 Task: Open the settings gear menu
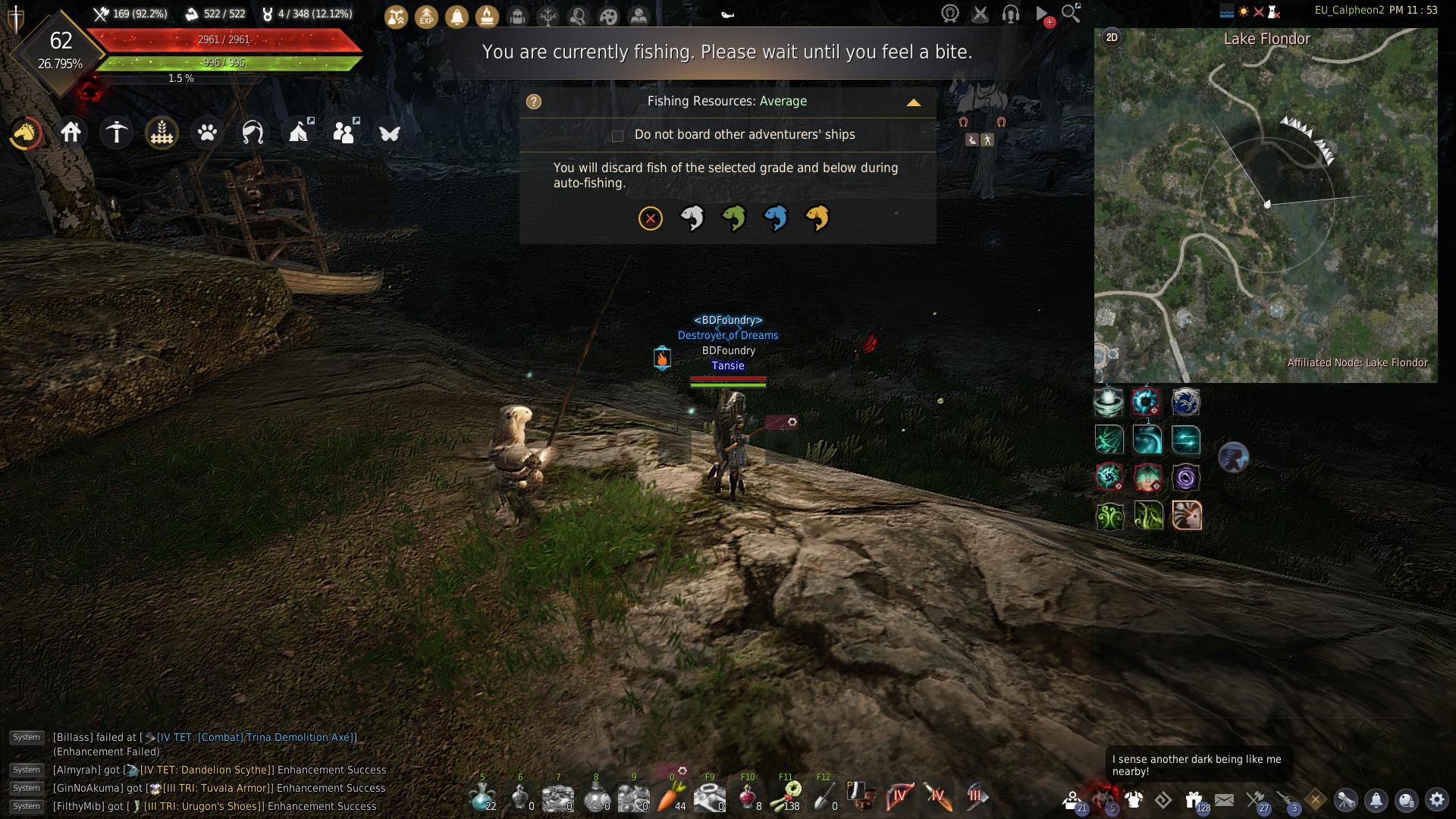(x=1436, y=799)
